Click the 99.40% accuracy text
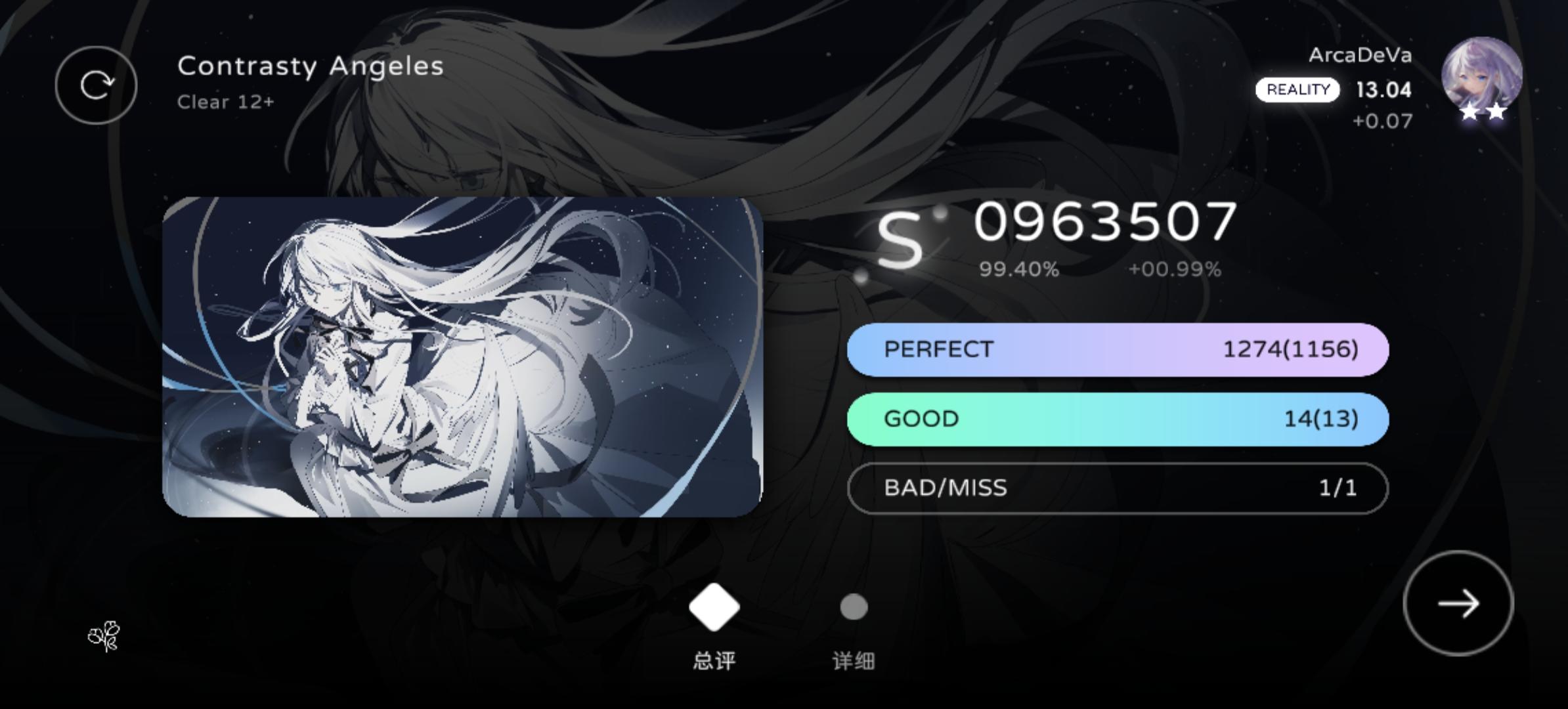This screenshot has height=709, width=1568. click(x=1020, y=268)
